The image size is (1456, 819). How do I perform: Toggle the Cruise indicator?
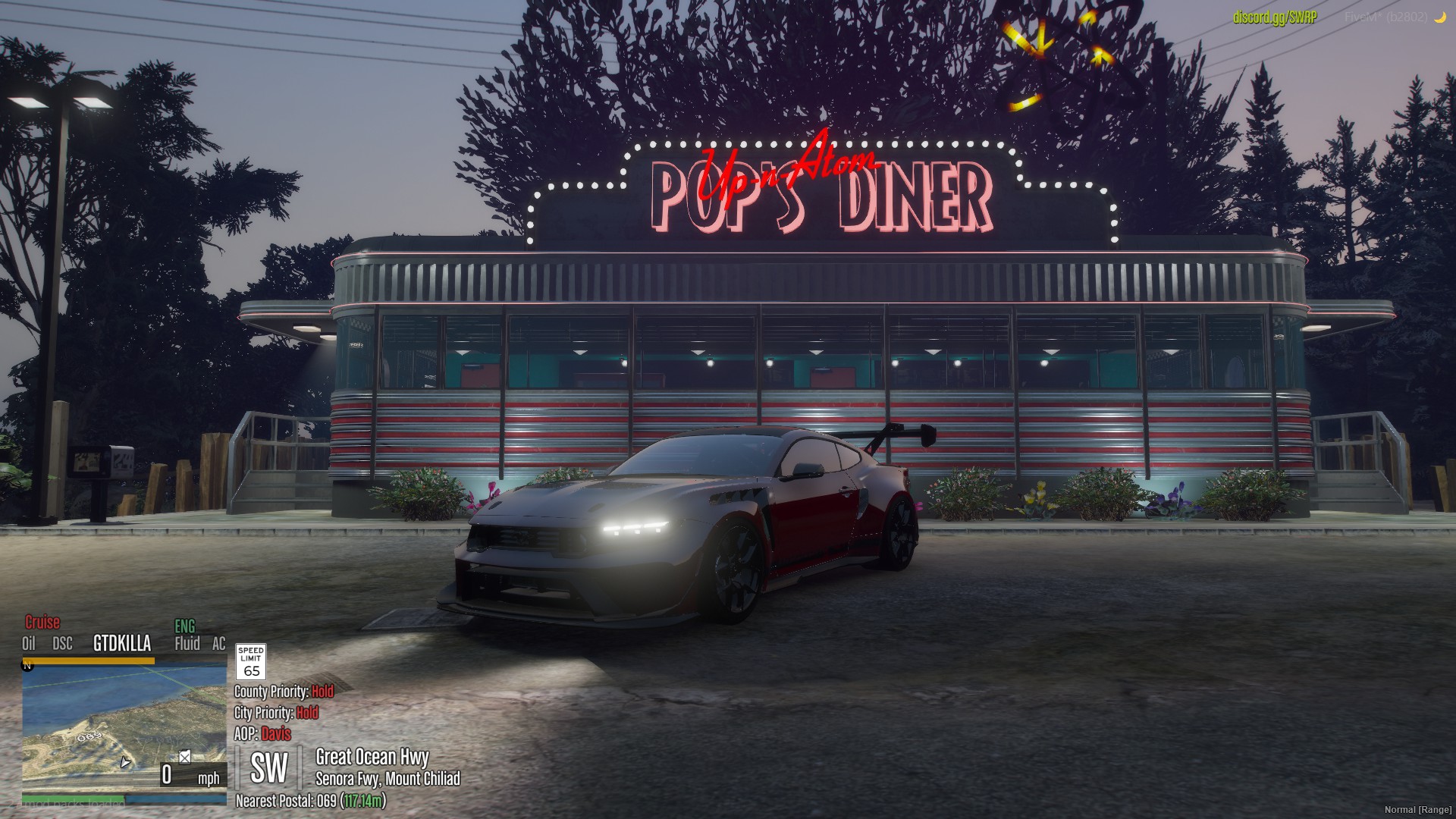(42, 623)
